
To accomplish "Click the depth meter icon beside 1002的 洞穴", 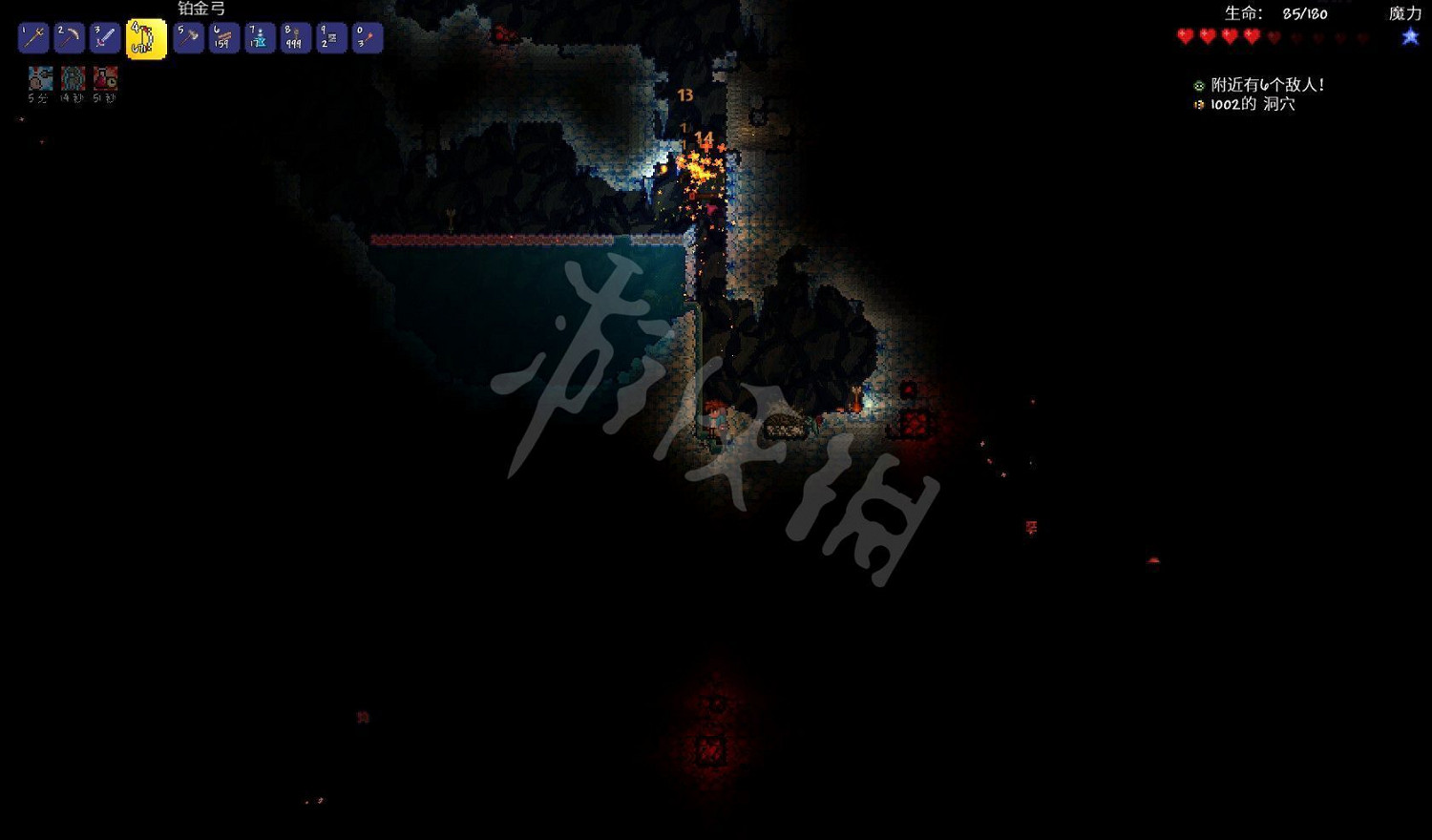I will [1199, 105].
